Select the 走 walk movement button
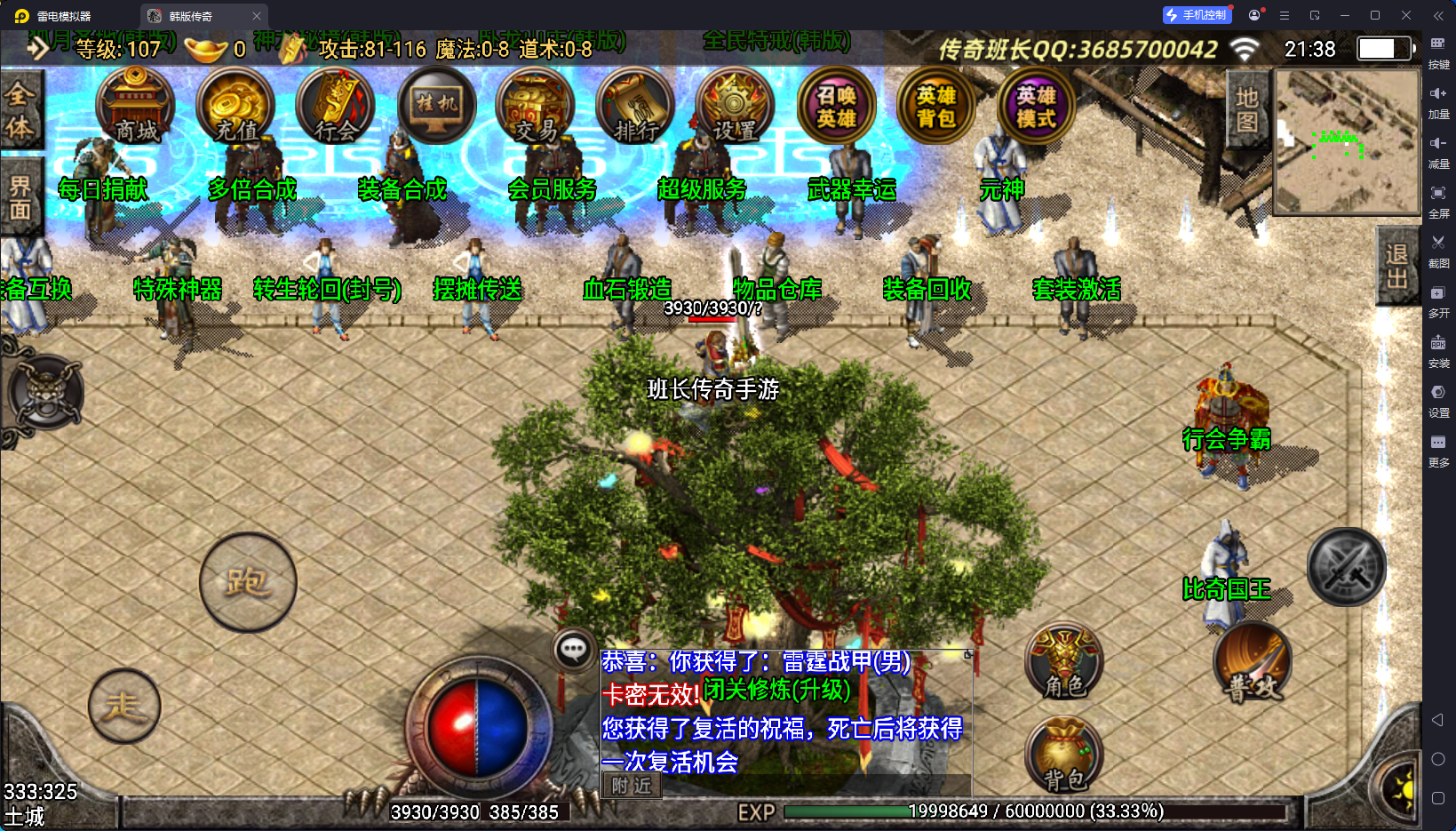This screenshot has width=1456, height=831. 124,707
